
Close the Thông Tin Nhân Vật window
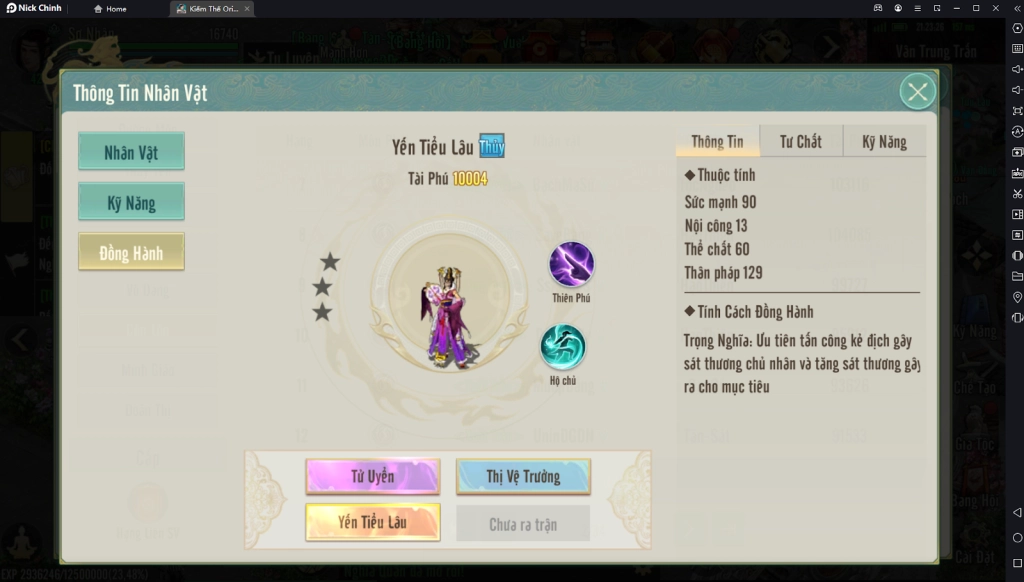(x=917, y=92)
